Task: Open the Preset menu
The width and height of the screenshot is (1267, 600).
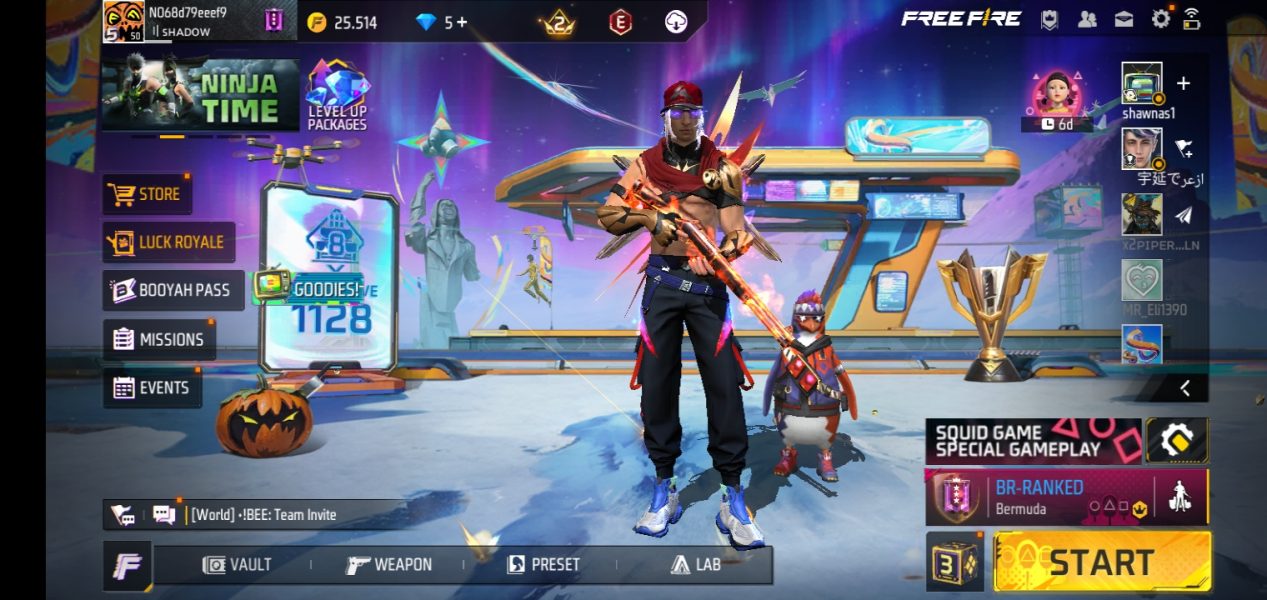Action: (543, 564)
